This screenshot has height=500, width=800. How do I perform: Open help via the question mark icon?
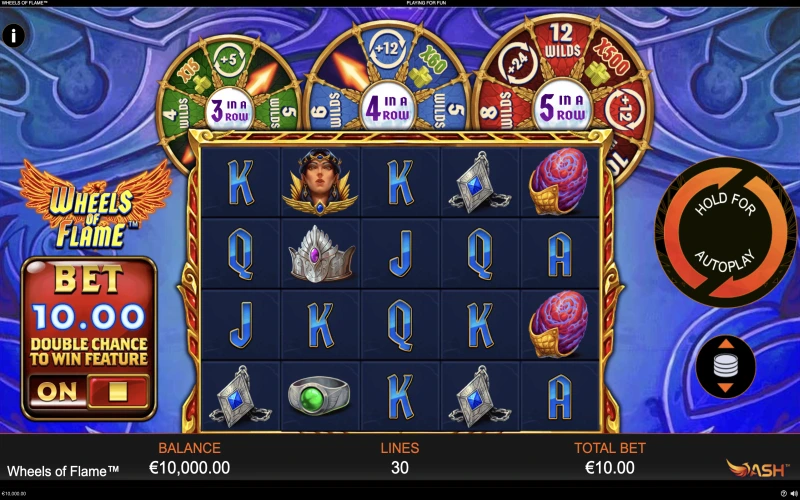(x=783, y=494)
